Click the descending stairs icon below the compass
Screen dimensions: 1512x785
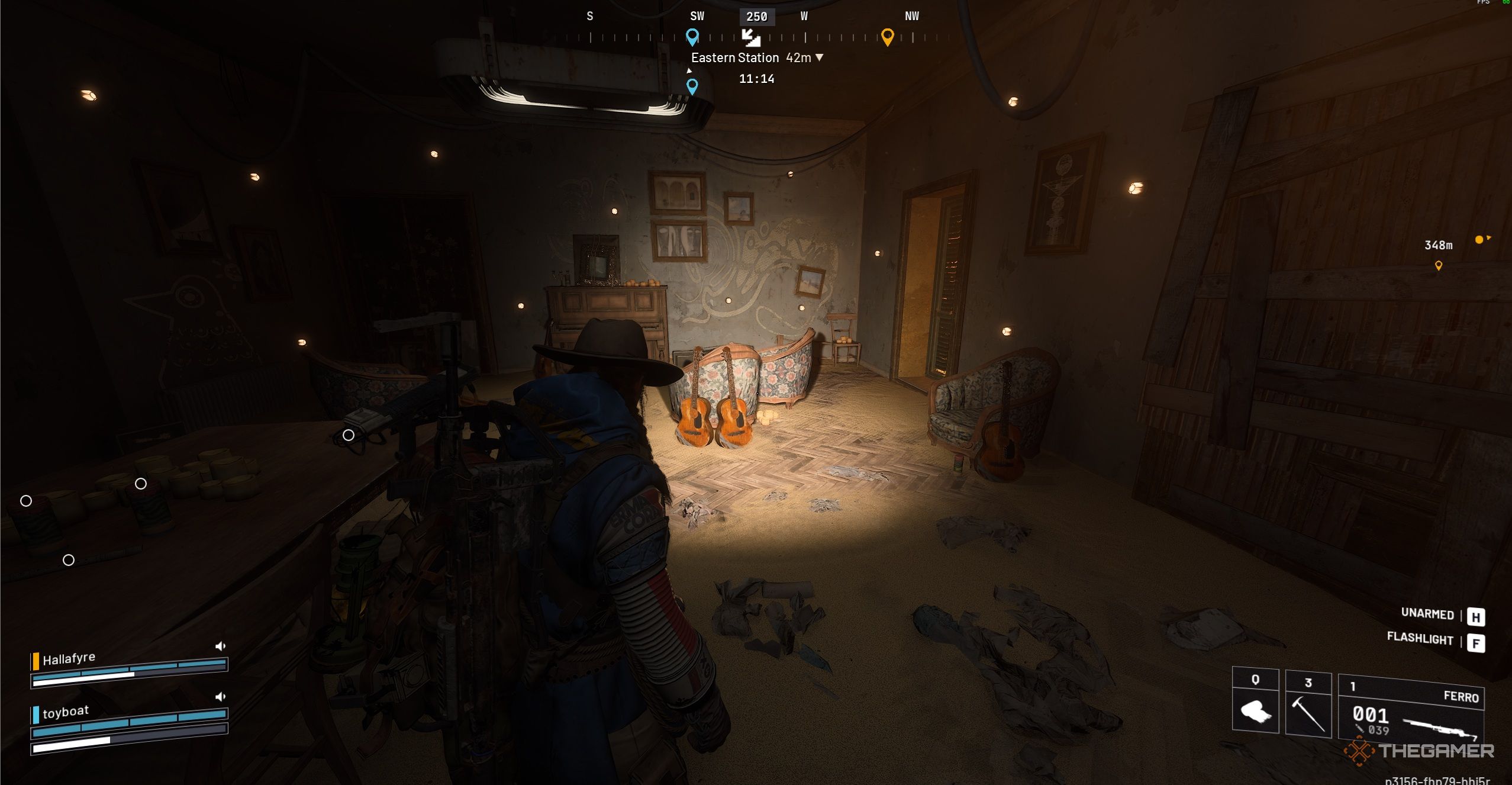pos(752,40)
